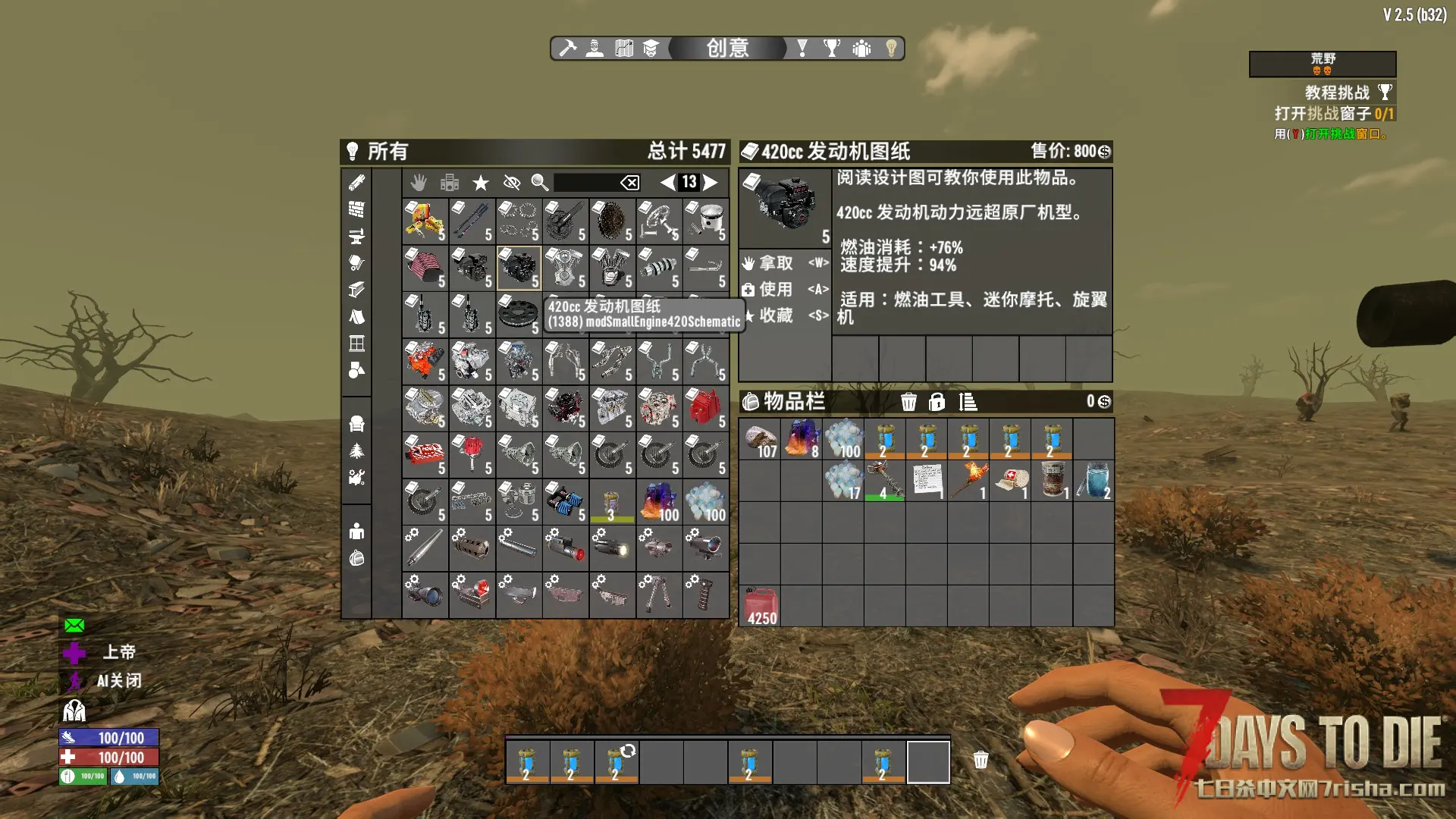
Task: Open the skills tab with graduation cap
Action: click(x=651, y=49)
